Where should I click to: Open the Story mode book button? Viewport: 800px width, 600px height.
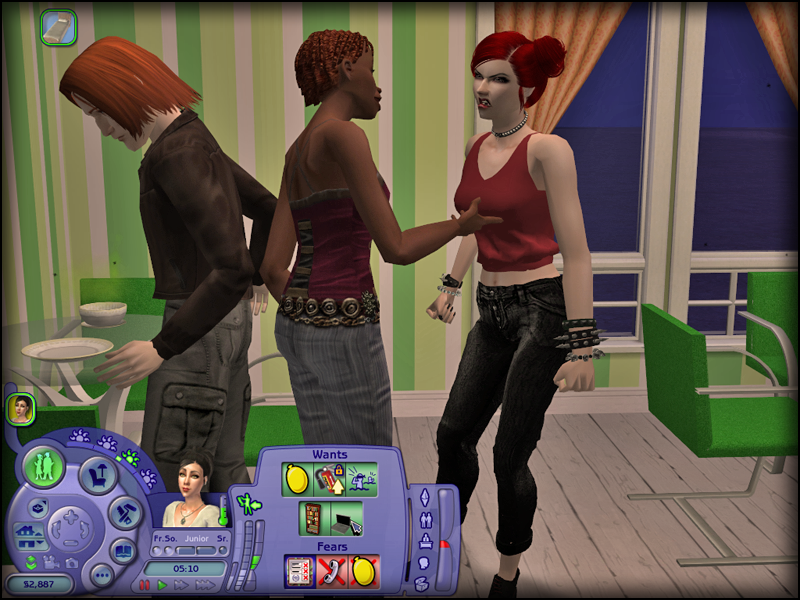pos(122,551)
